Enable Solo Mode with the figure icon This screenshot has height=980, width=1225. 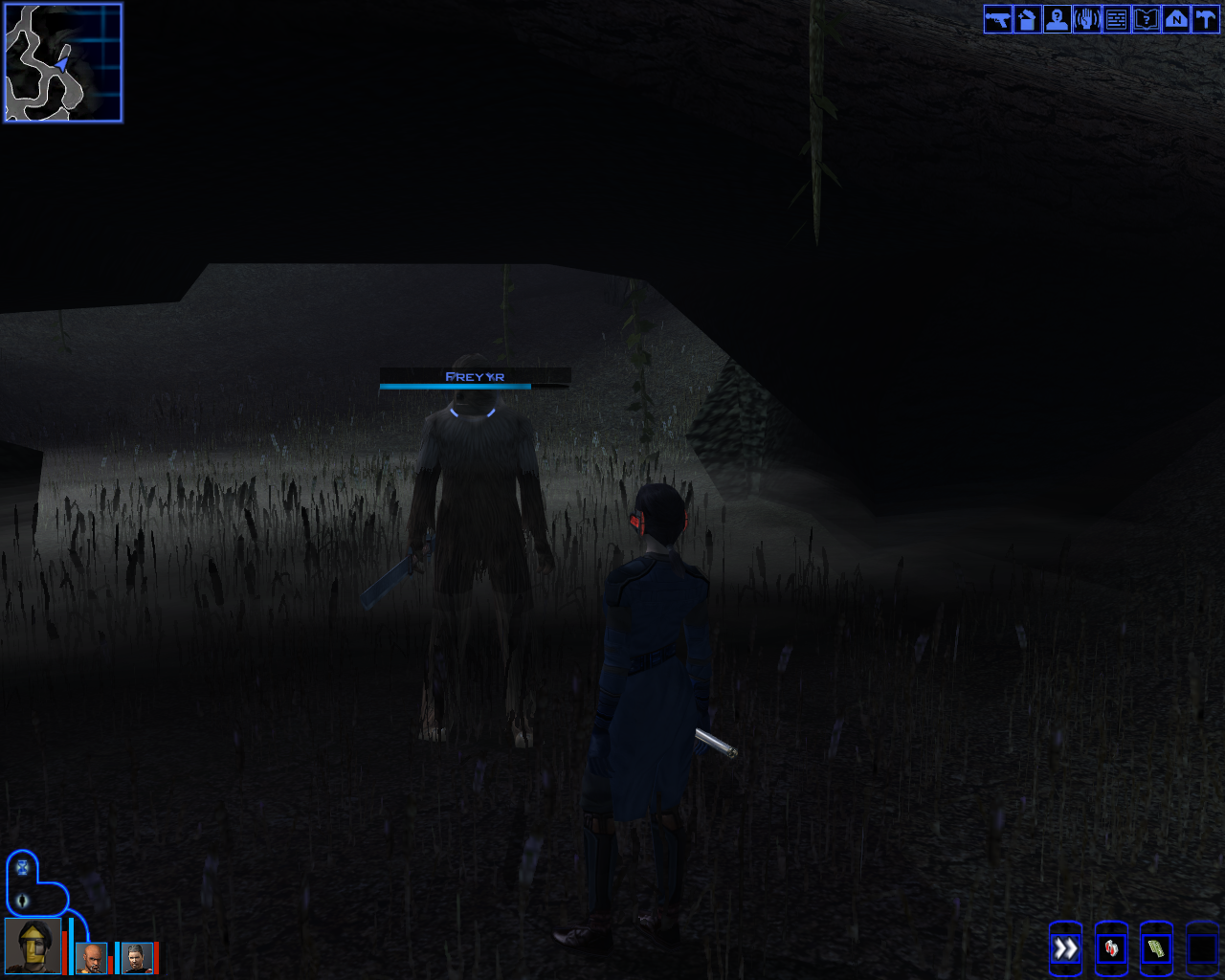[22, 900]
